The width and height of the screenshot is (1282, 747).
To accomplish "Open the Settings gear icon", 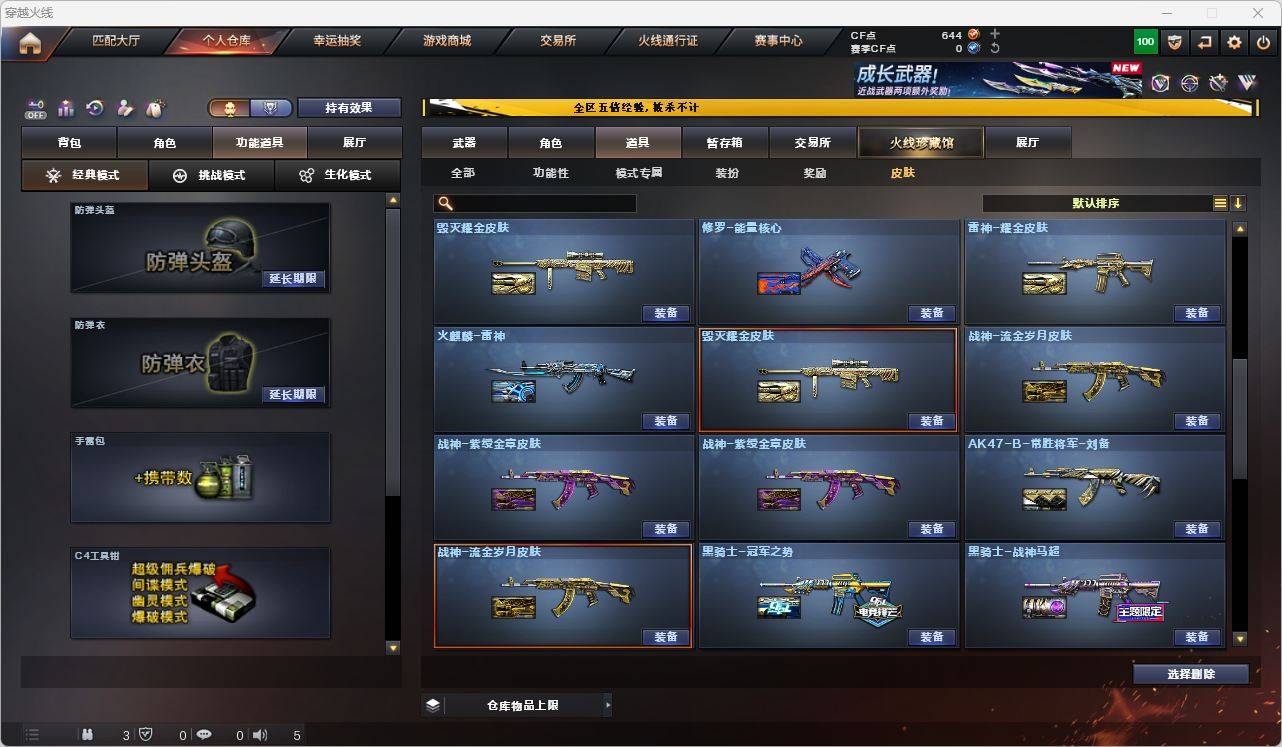I will [x=1233, y=42].
